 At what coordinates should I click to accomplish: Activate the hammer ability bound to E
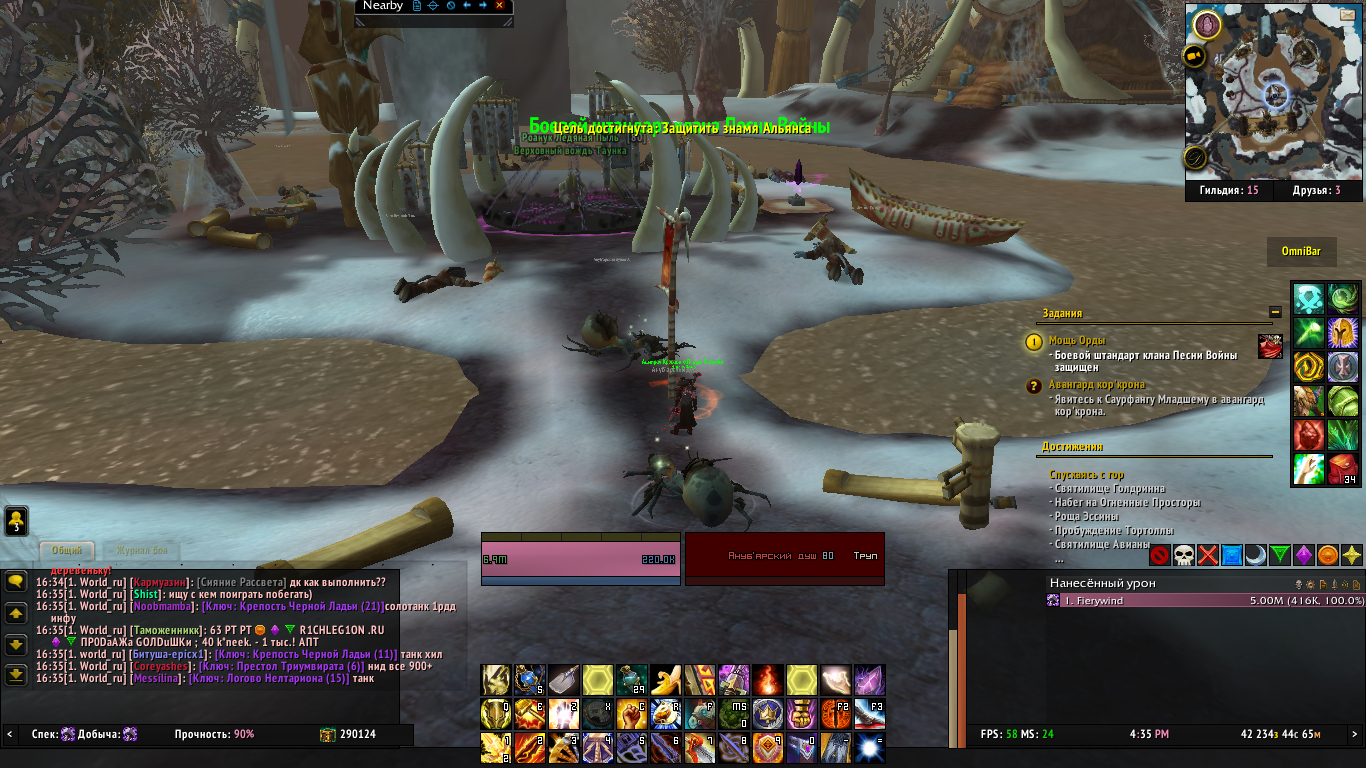click(x=530, y=714)
